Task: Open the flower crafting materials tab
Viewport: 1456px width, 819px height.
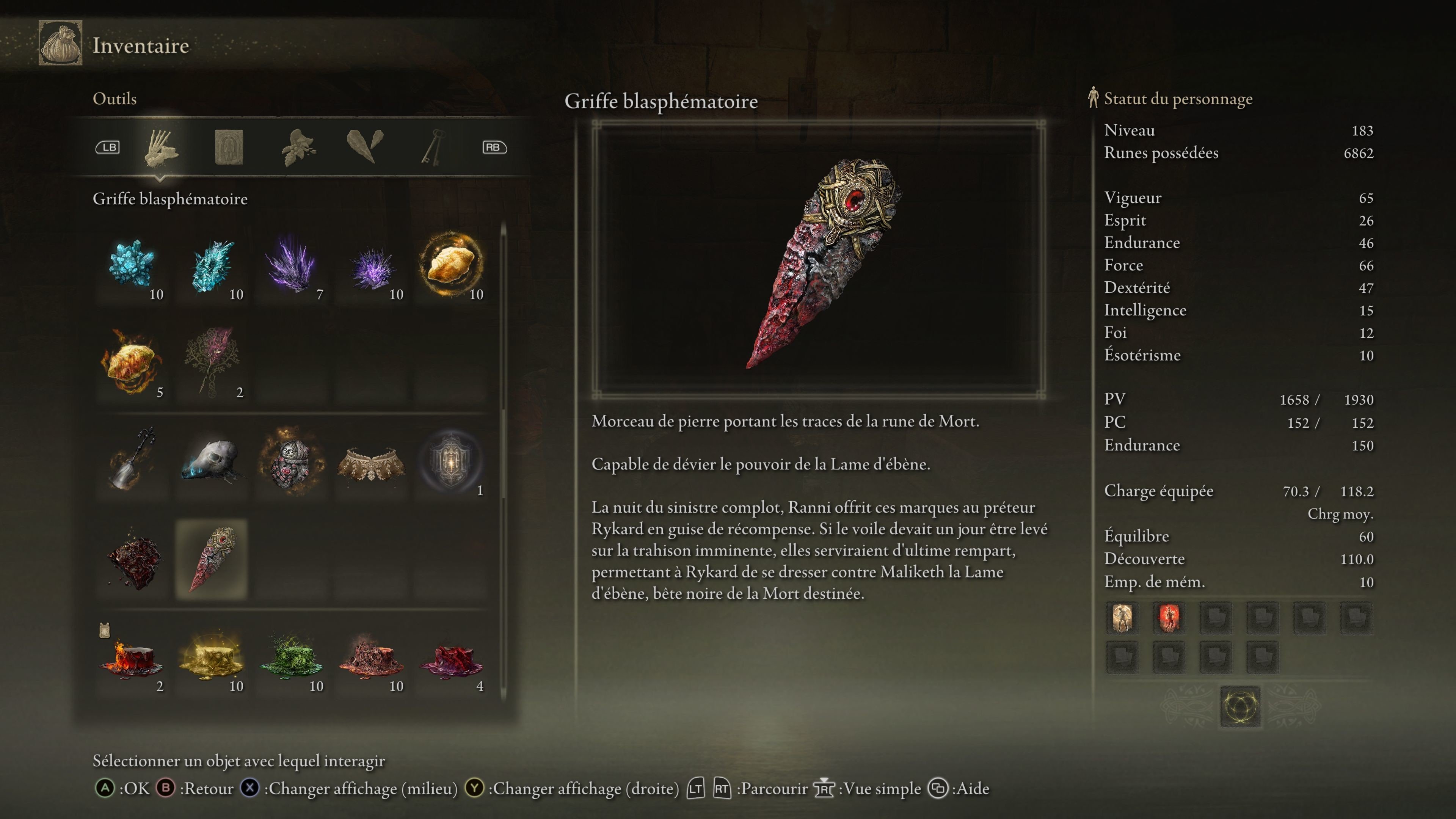Action: [x=298, y=147]
